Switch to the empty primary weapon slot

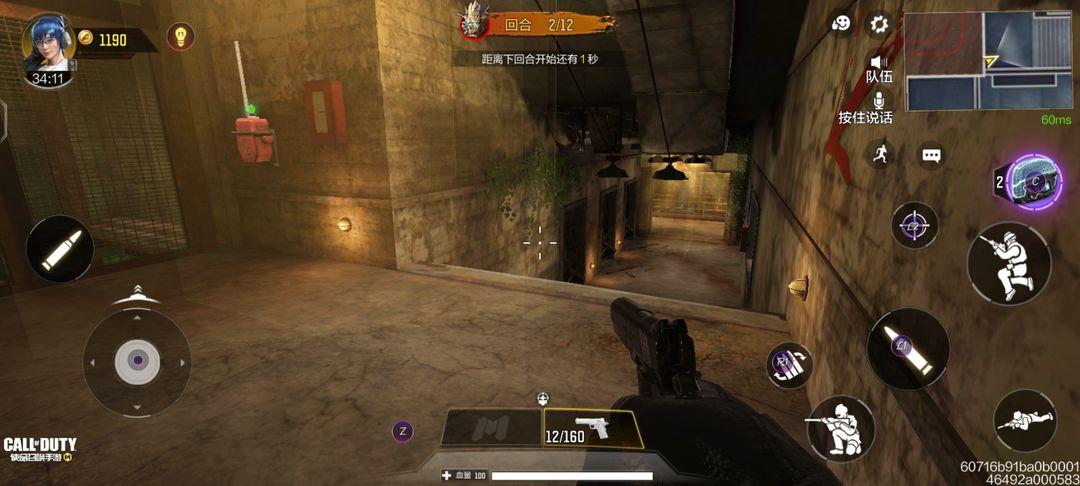click(491, 429)
